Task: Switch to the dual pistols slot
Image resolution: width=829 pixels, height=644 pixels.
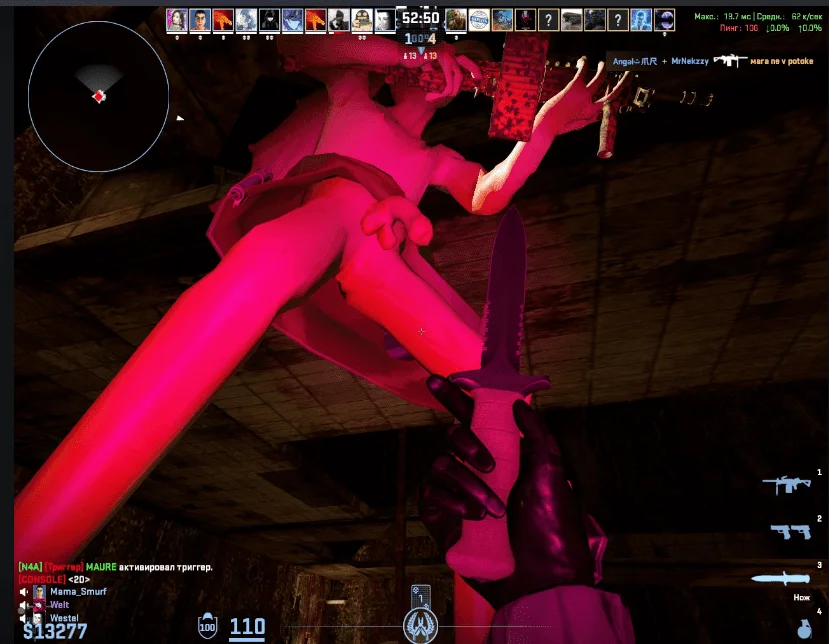Action: tap(790, 531)
